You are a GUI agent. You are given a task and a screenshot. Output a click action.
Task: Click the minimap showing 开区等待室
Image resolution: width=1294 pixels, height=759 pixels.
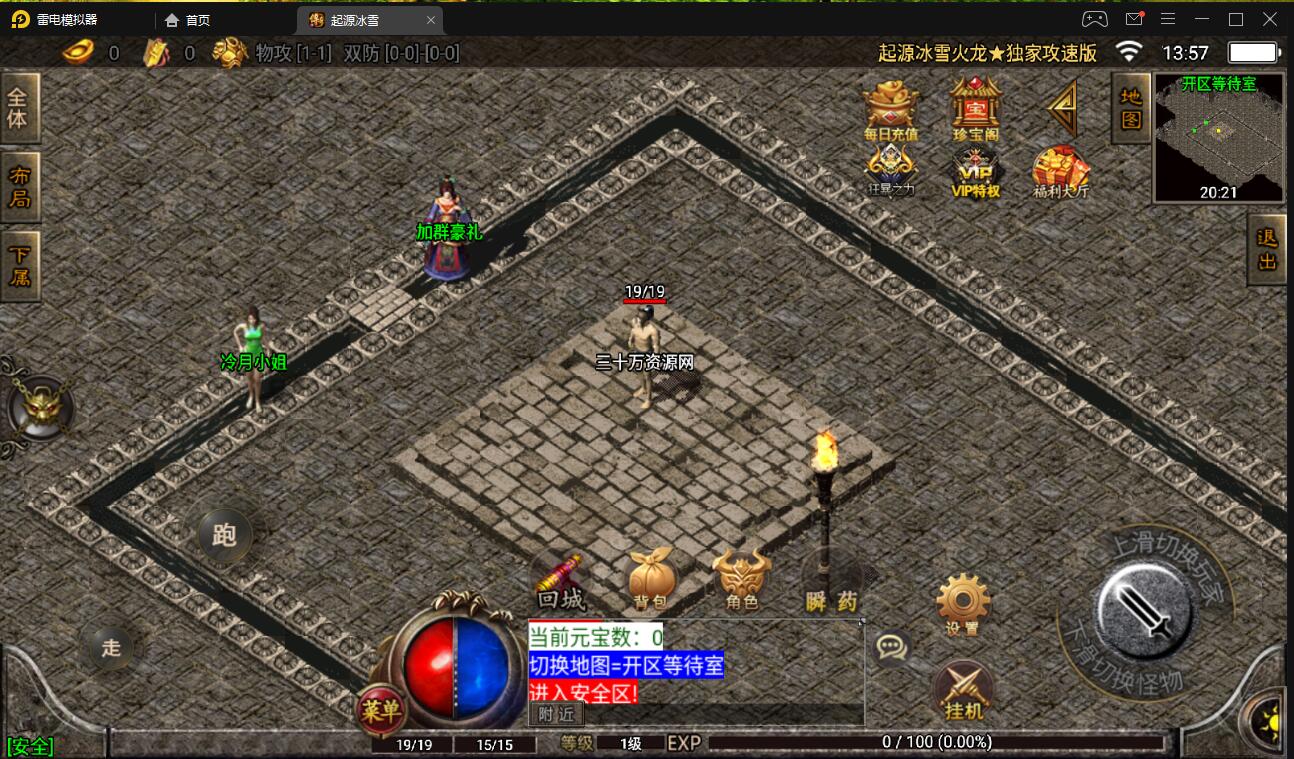click(x=1218, y=135)
